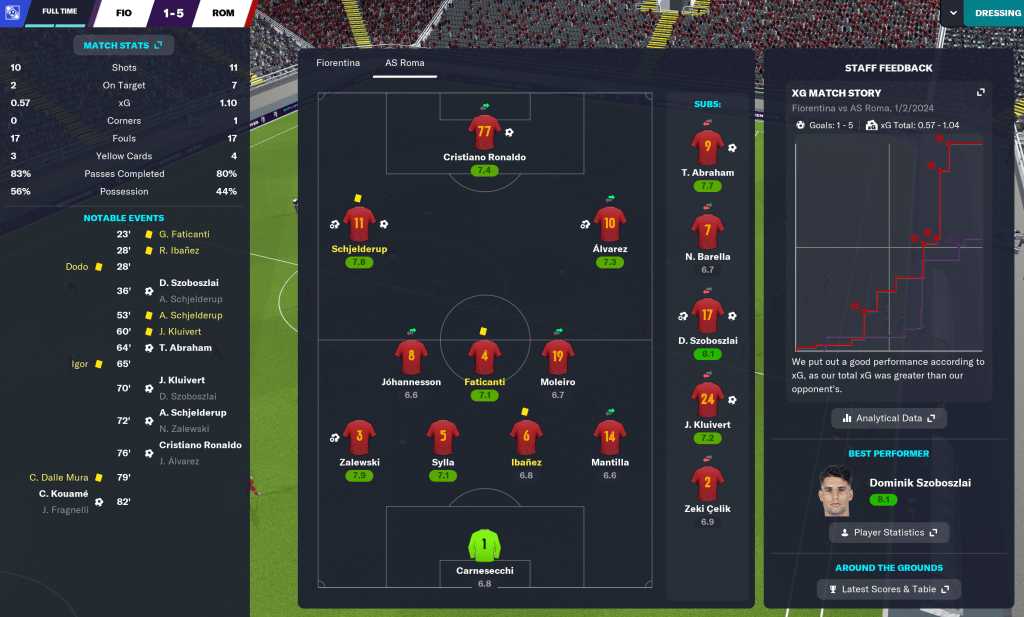The width and height of the screenshot is (1024, 617).
Task: Click the Notable Events heading
Action: point(124,218)
